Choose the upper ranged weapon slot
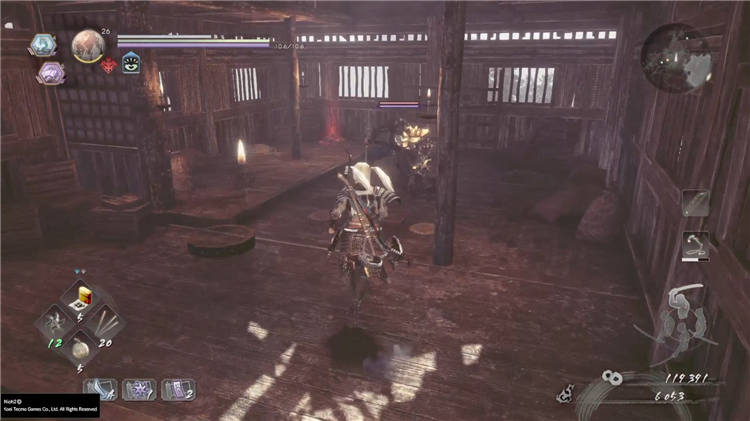 695,203
